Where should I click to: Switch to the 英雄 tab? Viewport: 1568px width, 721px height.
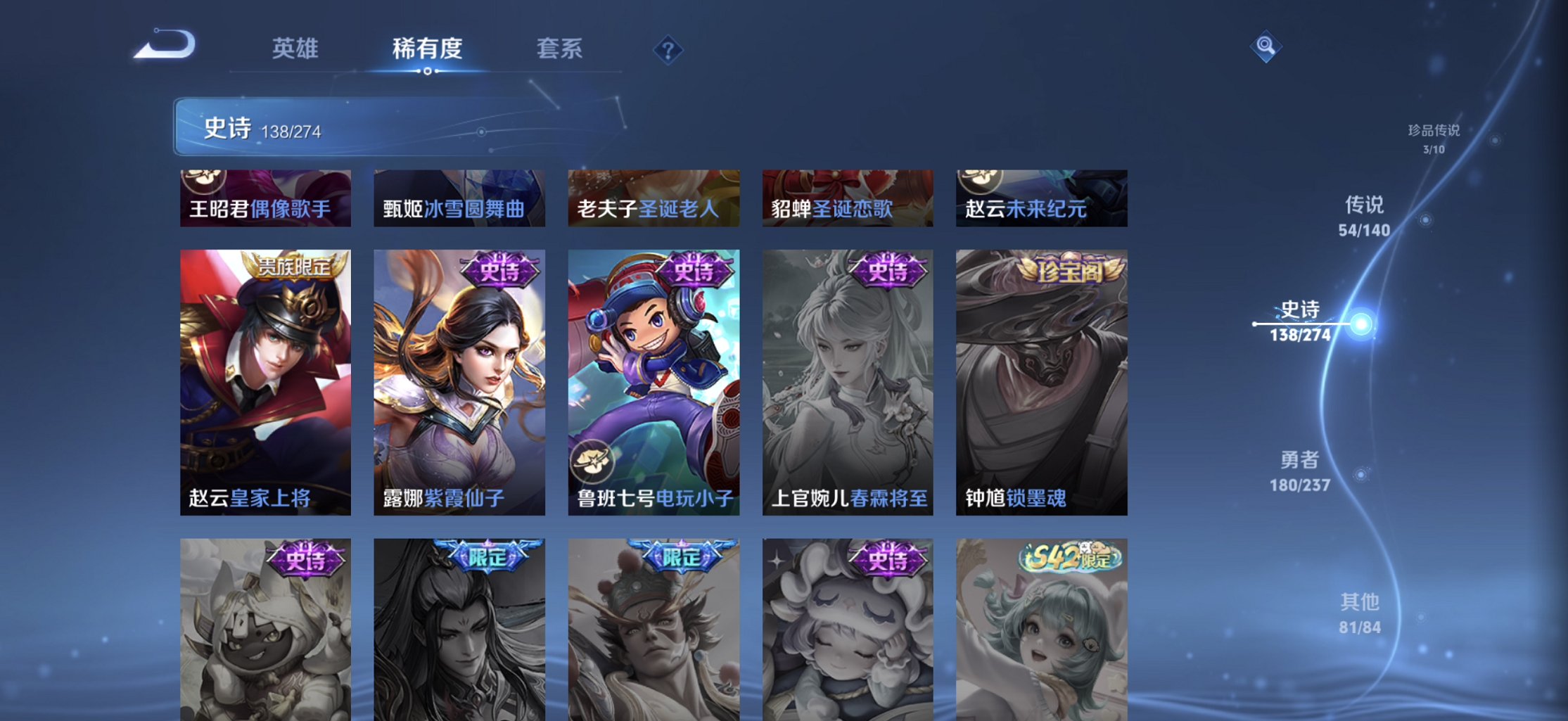click(295, 49)
